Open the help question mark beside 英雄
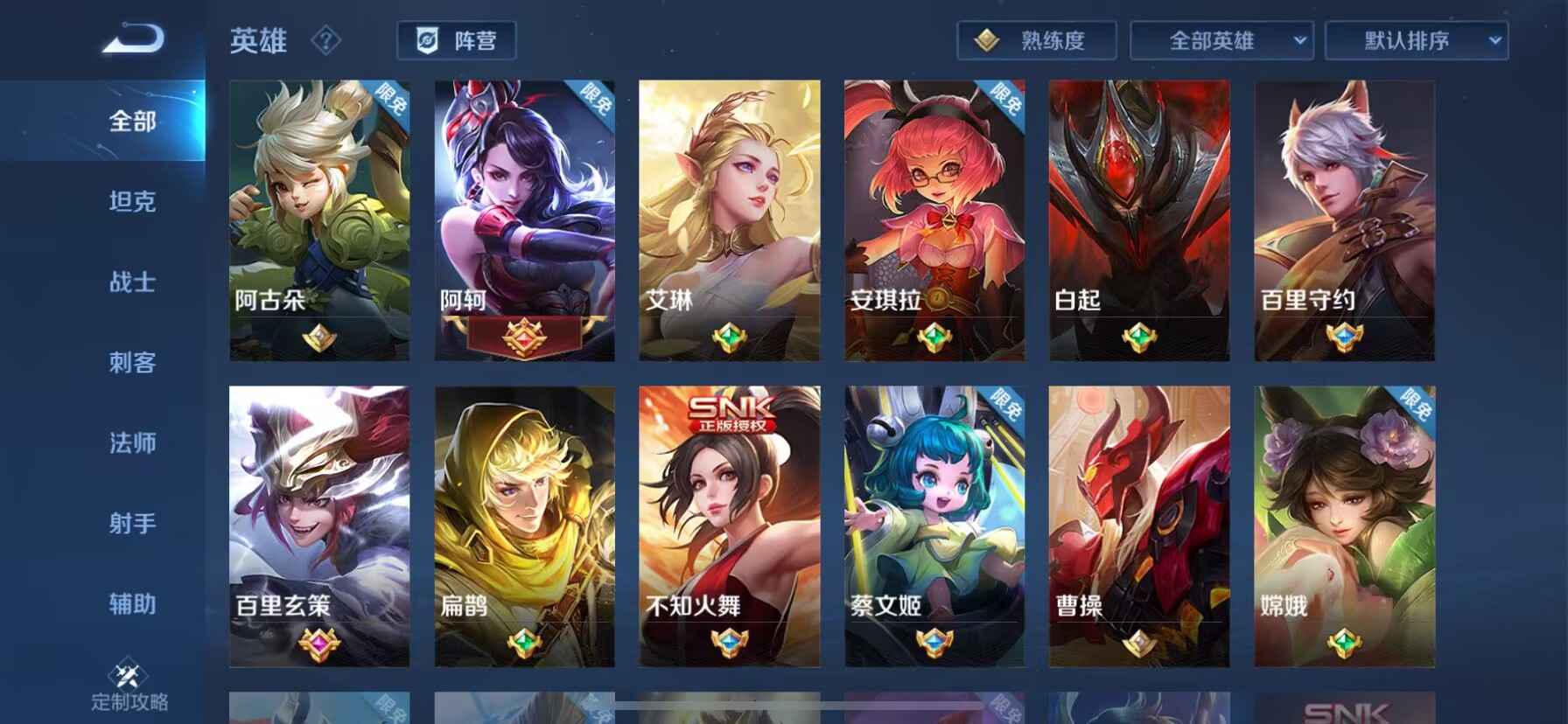The image size is (1568, 724). point(325,40)
